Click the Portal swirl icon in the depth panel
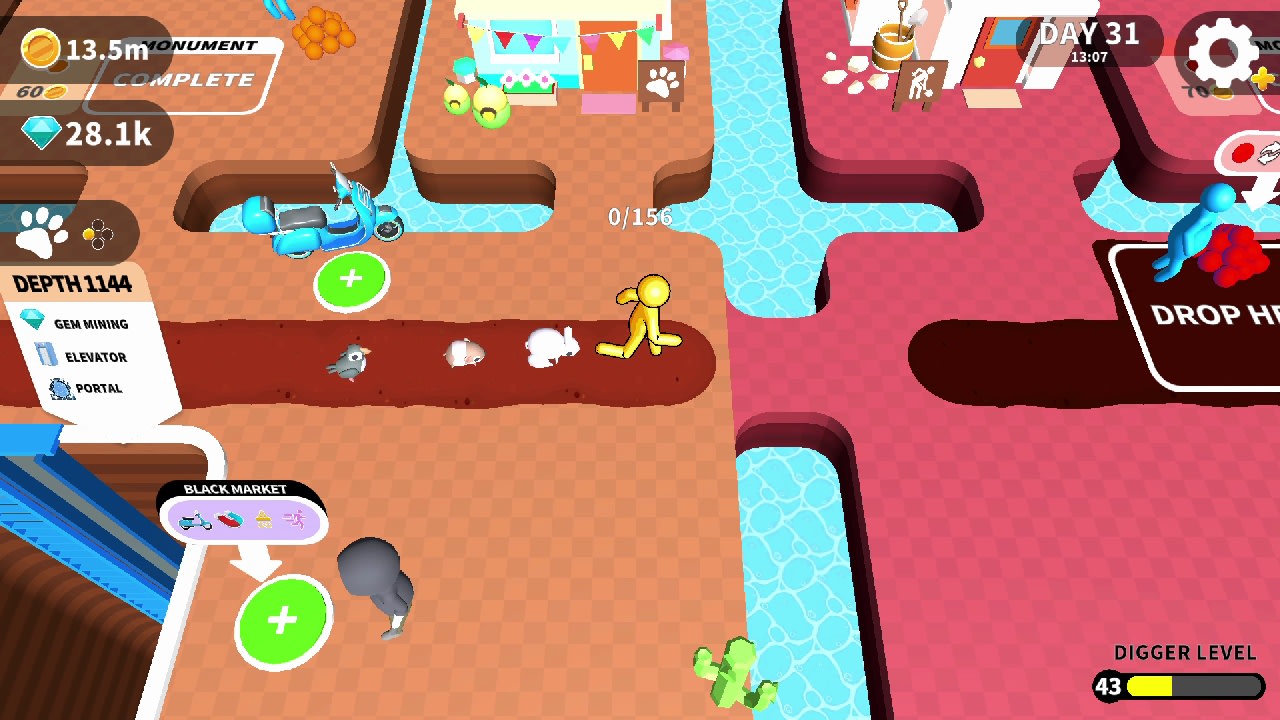The image size is (1280, 720). tap(62, 389)
